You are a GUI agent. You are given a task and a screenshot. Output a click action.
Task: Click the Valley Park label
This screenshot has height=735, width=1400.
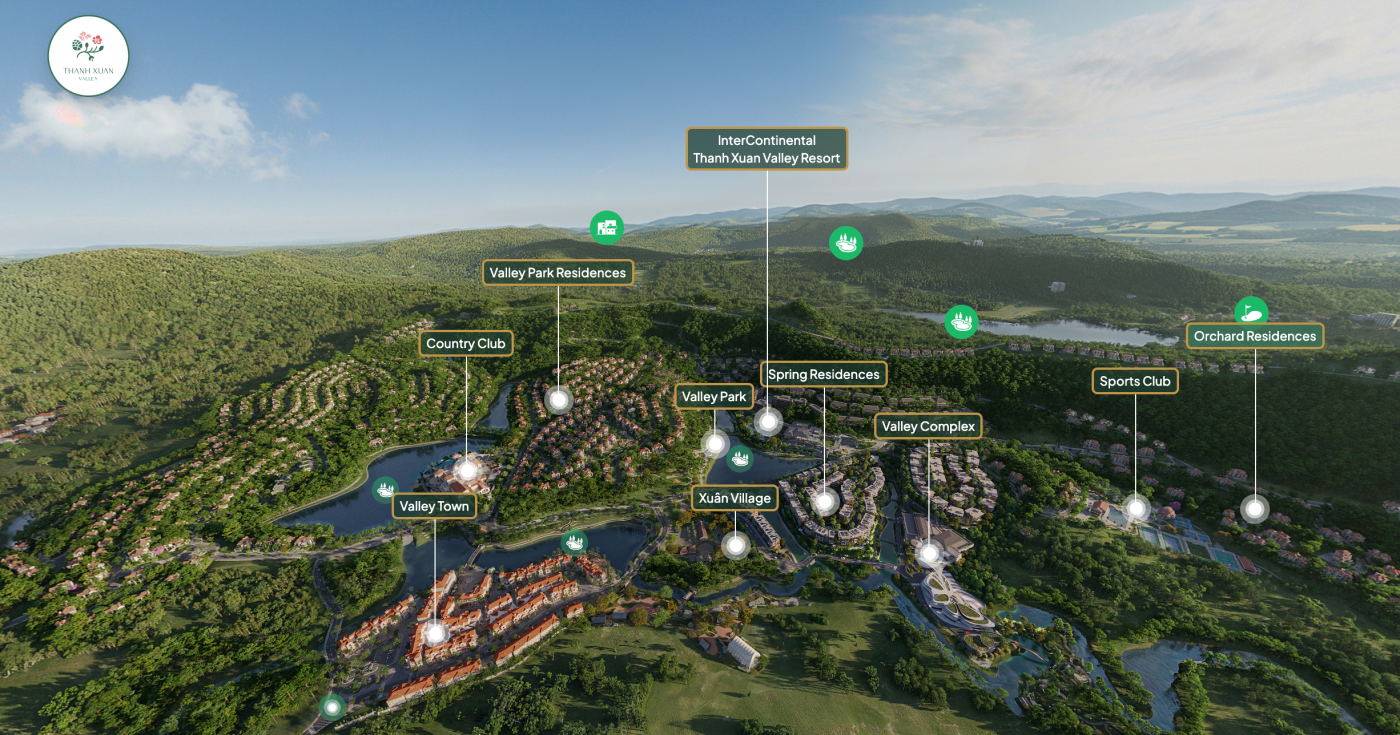pyautogui.click(x=714, y=397)
